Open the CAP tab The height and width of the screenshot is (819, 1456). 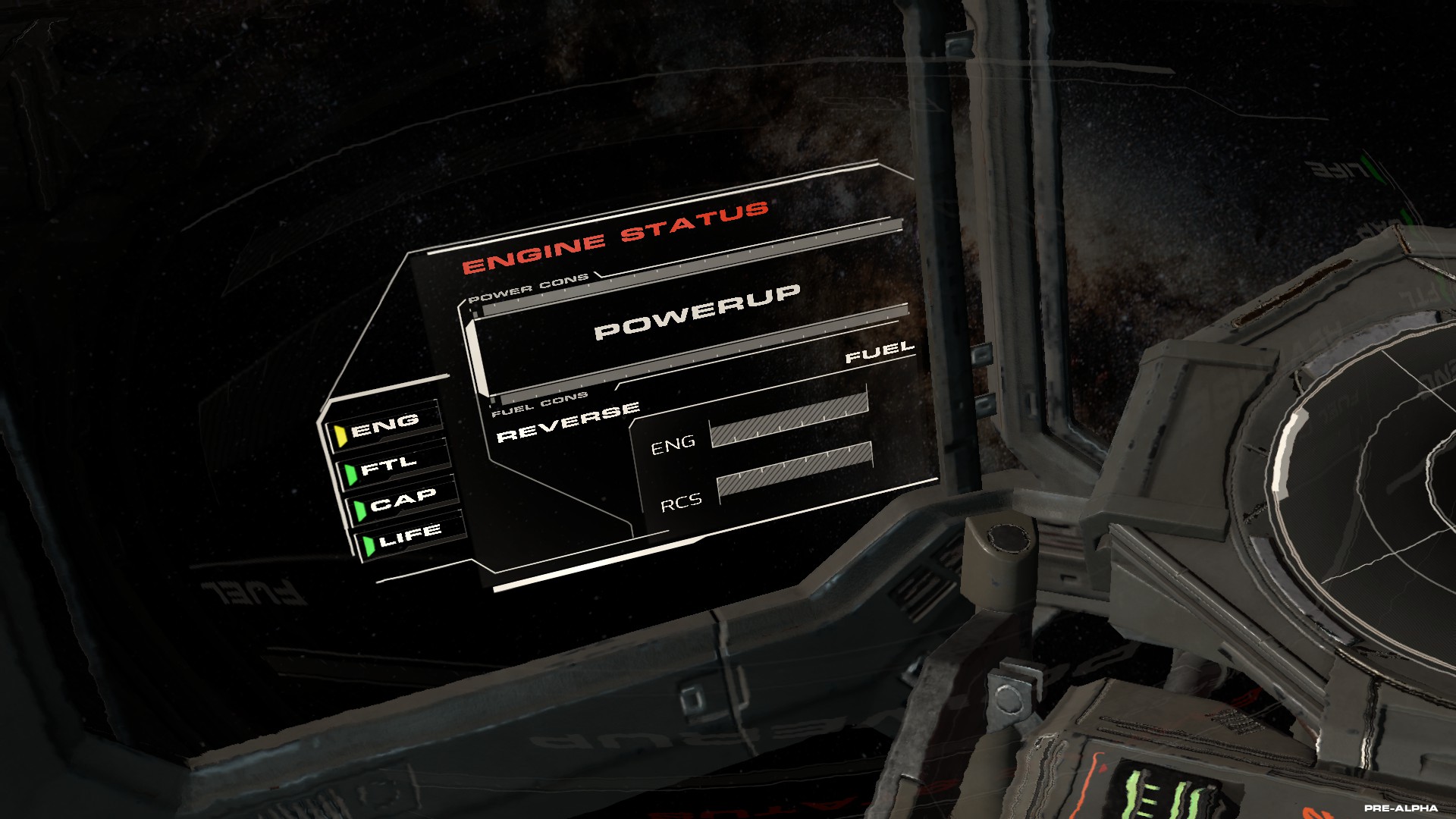(x=402, y=501)
